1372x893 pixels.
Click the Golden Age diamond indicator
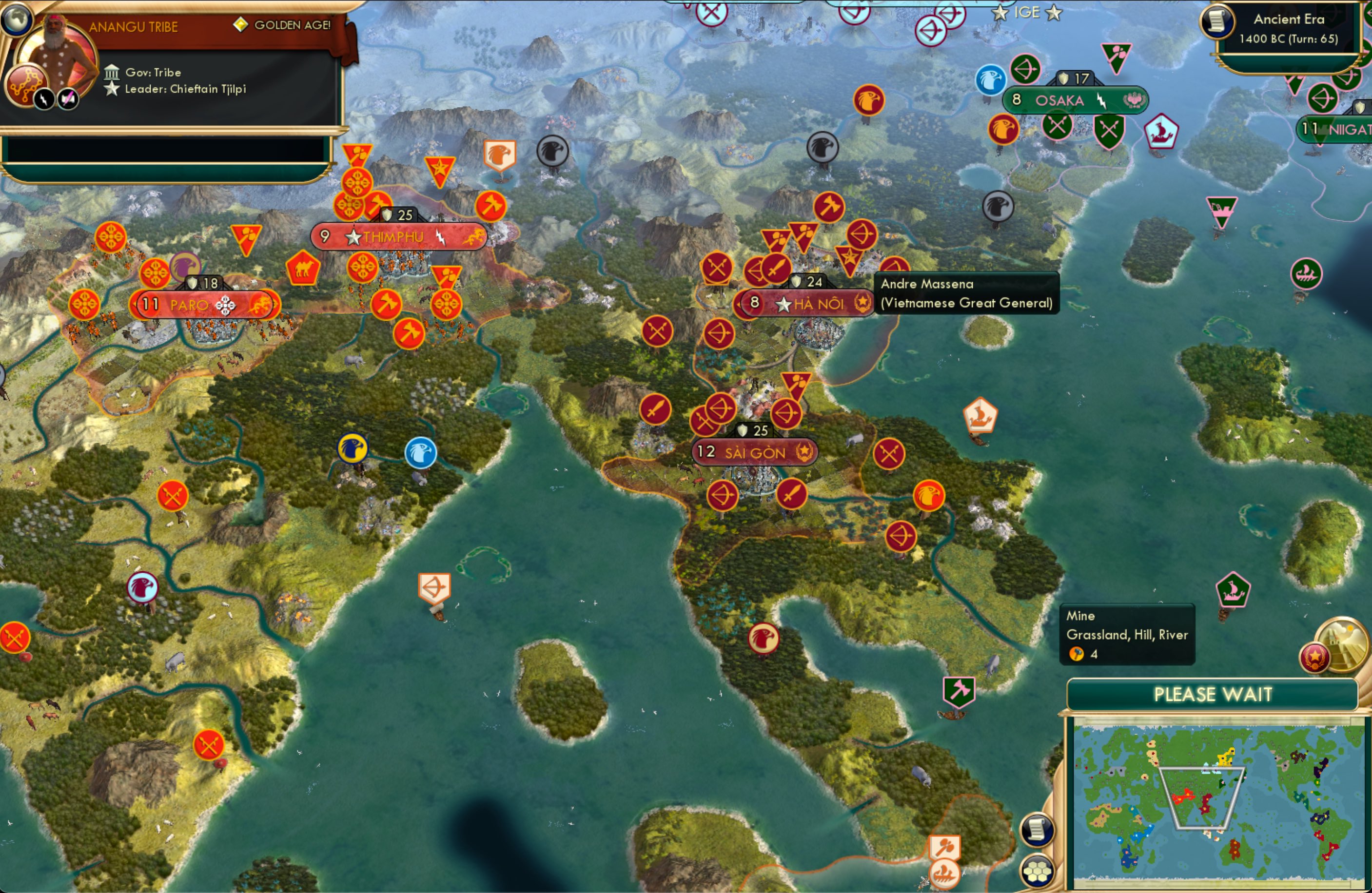[241, 25]
